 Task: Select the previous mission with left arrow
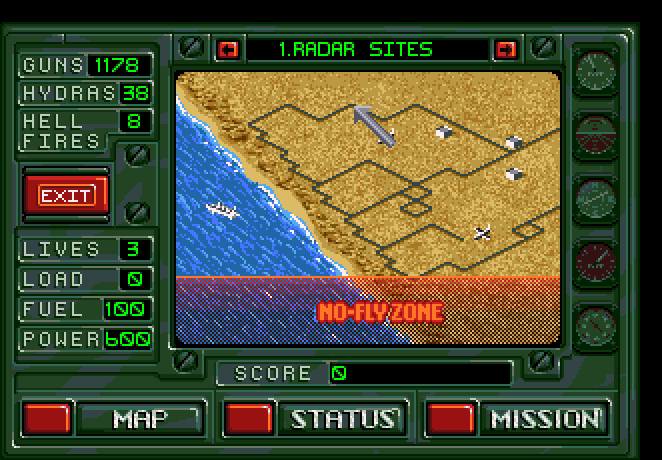tap(229, 49)
